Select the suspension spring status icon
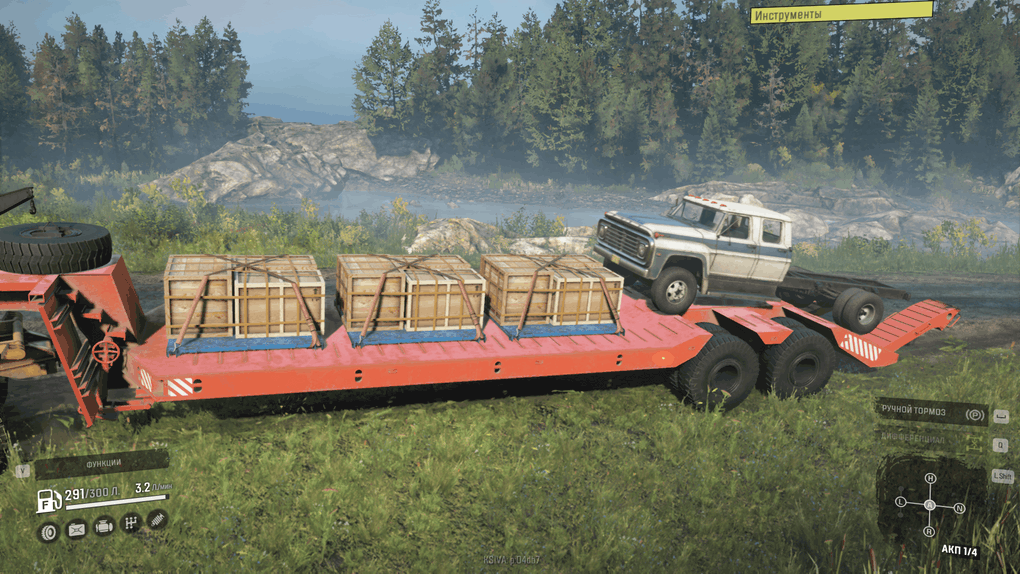 tap(157, 518)
